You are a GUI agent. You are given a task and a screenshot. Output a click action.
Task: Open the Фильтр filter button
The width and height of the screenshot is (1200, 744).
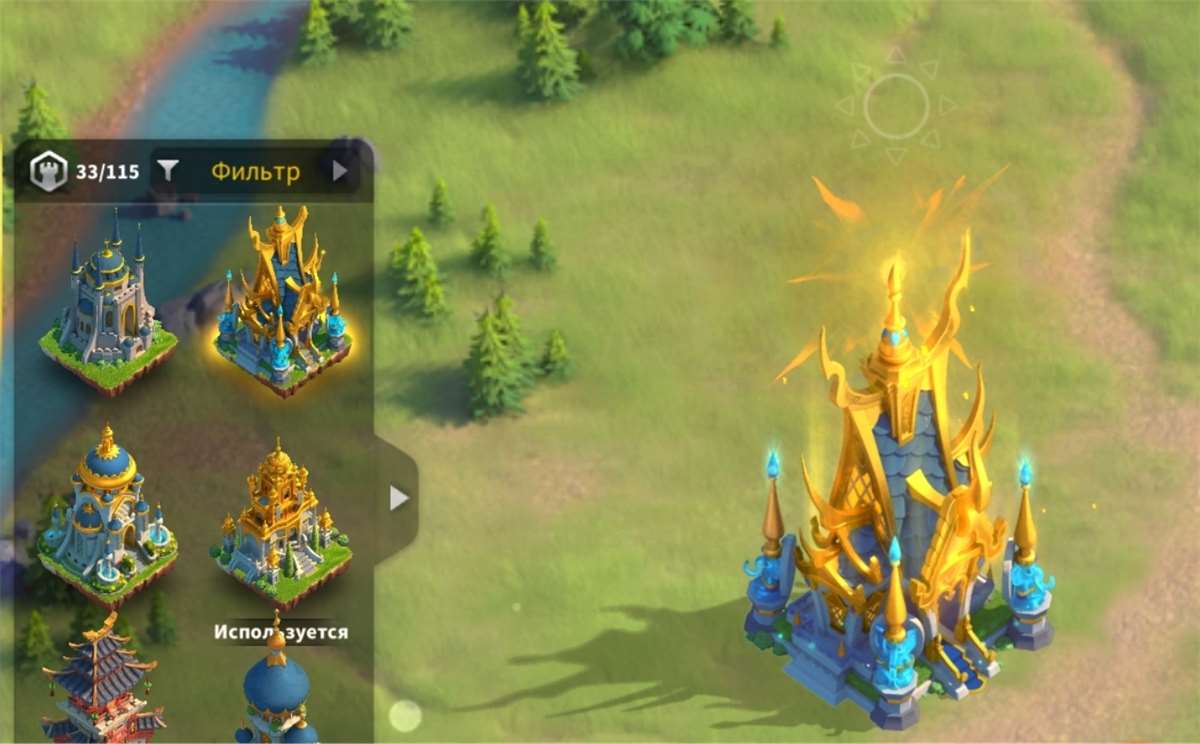coord(240,171)
